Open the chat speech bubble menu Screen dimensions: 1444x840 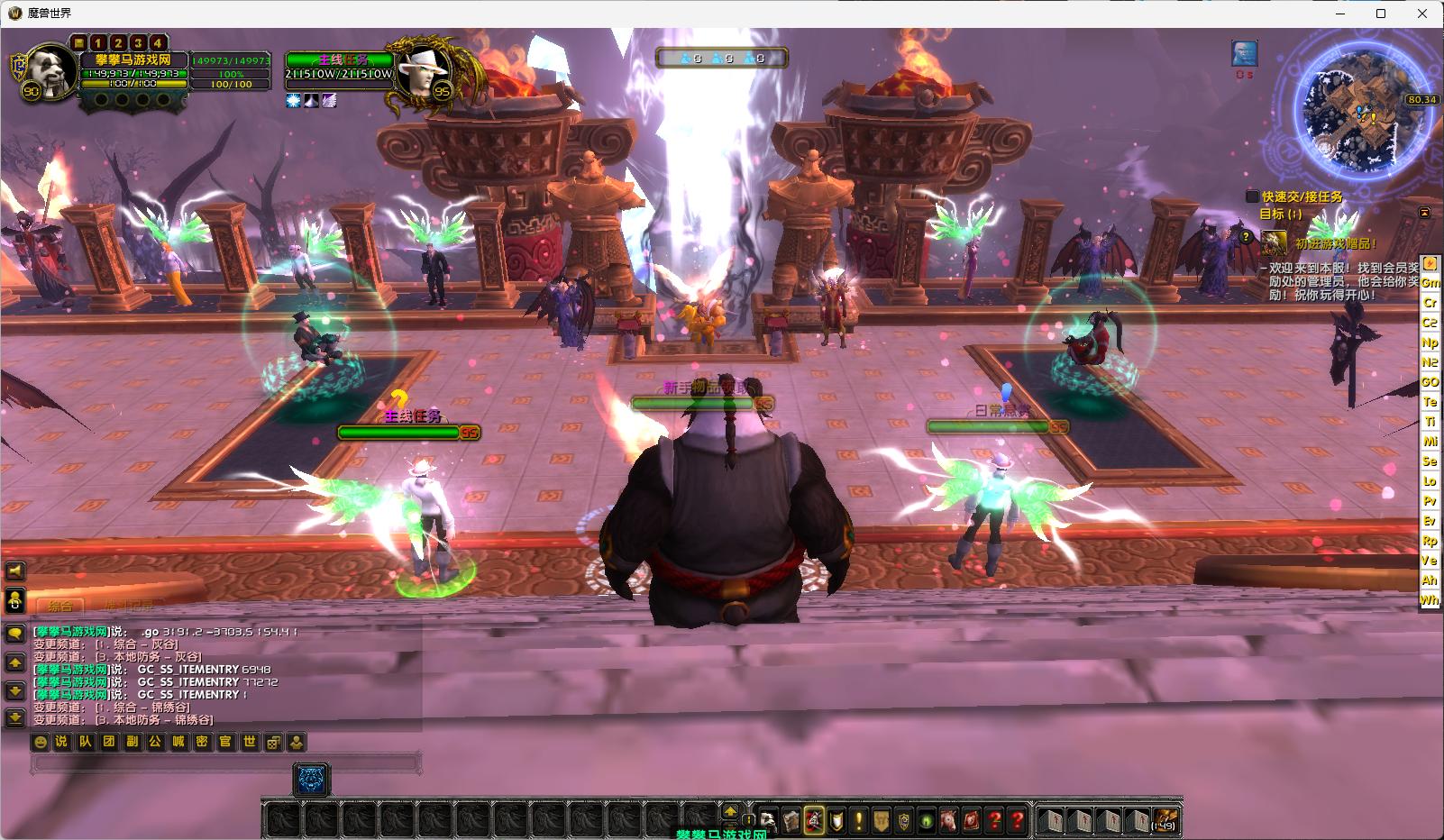(x=15, y=634)
